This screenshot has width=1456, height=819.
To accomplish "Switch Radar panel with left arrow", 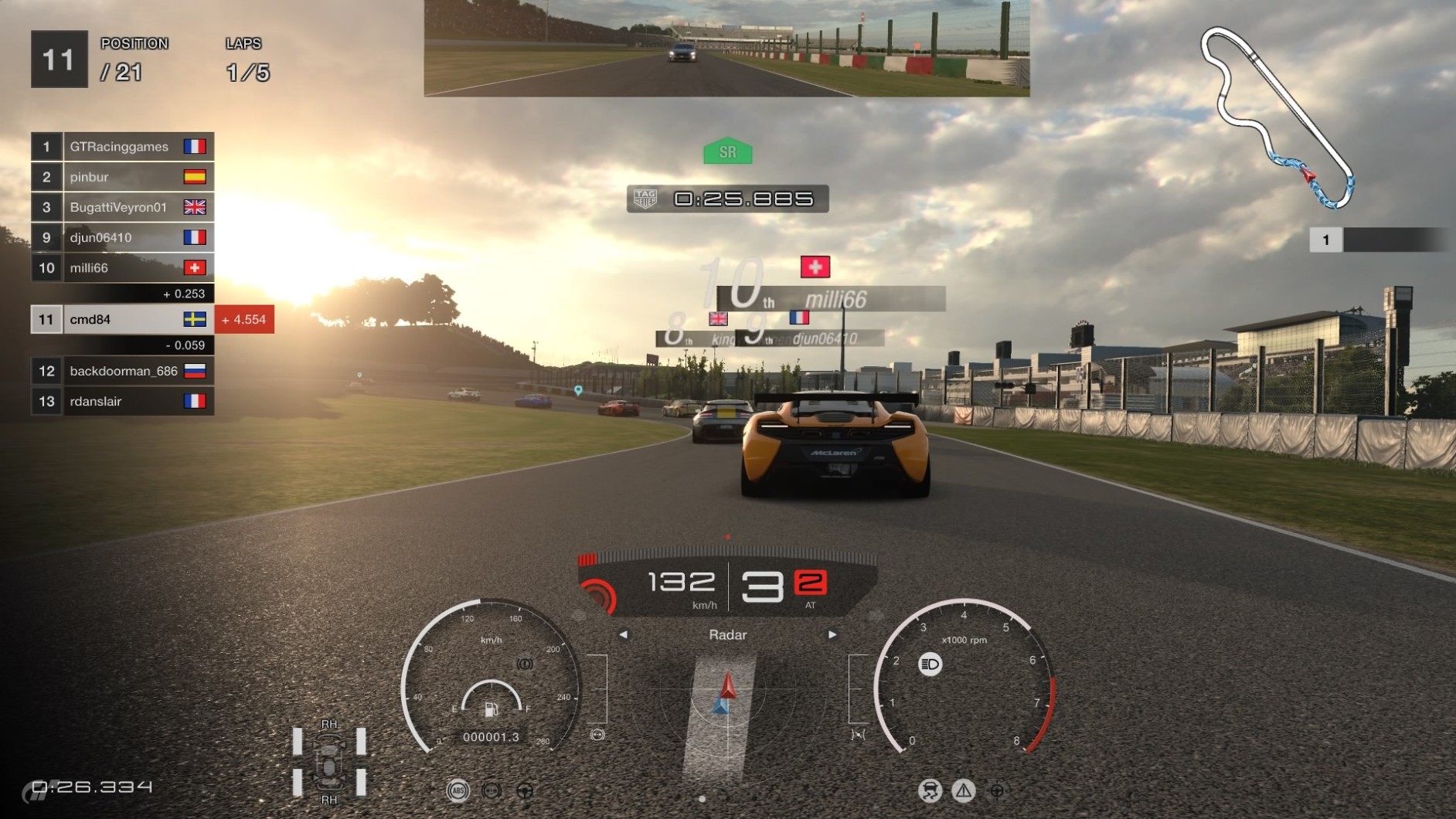I will (623, 635).
